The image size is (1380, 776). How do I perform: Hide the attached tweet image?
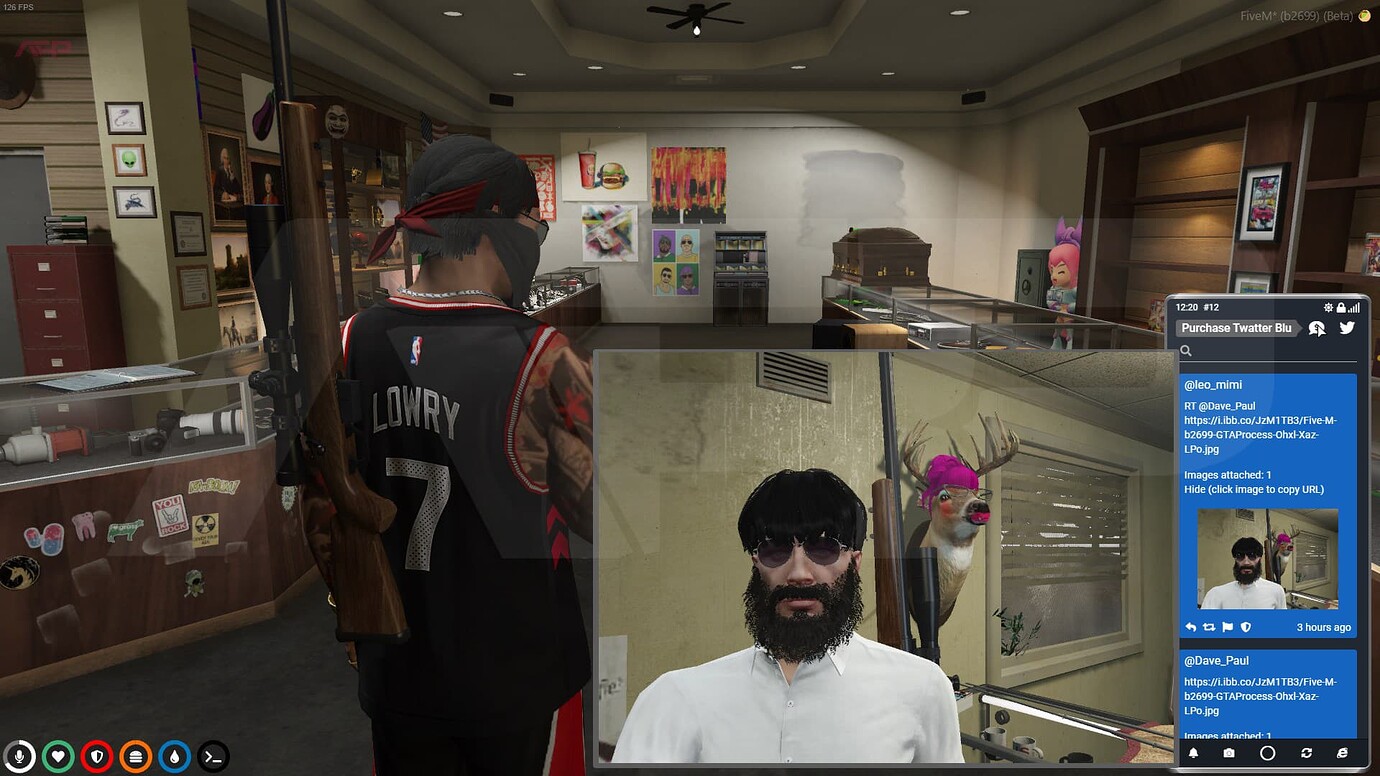(x=1196, y=489)
